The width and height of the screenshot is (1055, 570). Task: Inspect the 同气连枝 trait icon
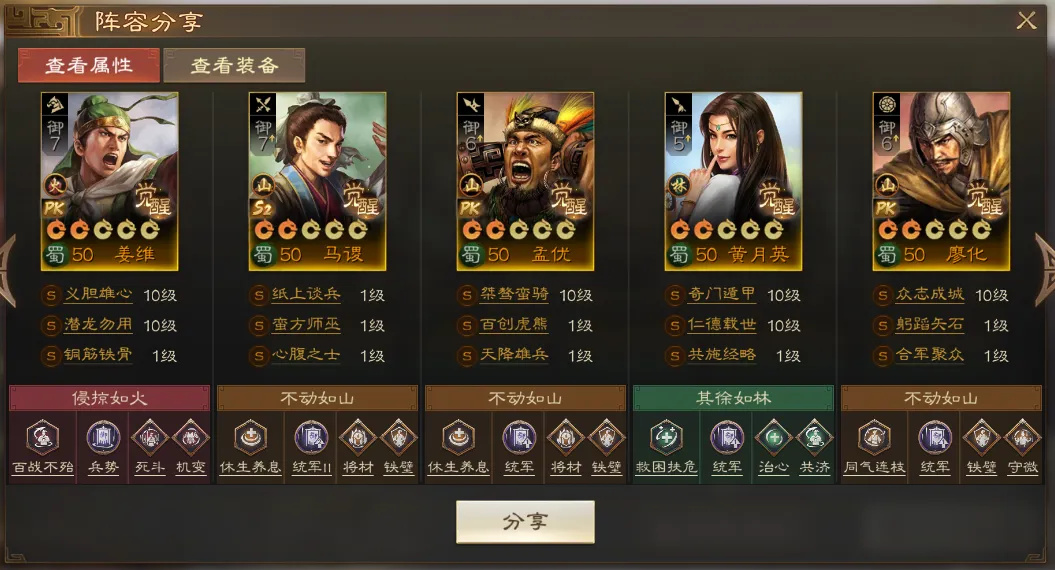[874, 439]
